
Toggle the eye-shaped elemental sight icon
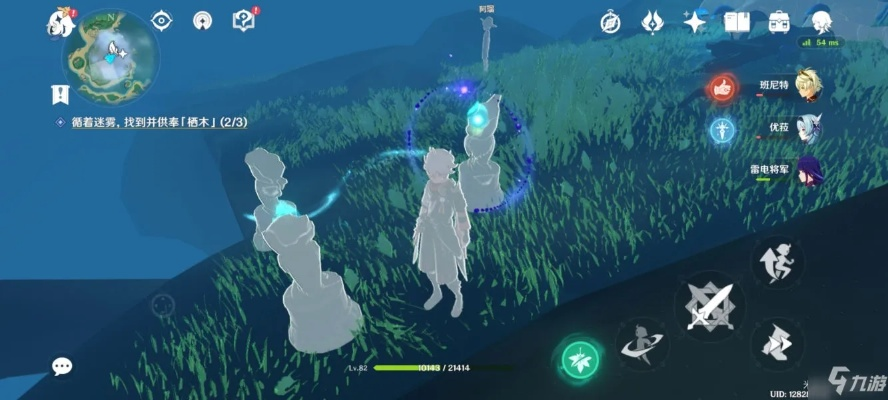pos(161,20)
